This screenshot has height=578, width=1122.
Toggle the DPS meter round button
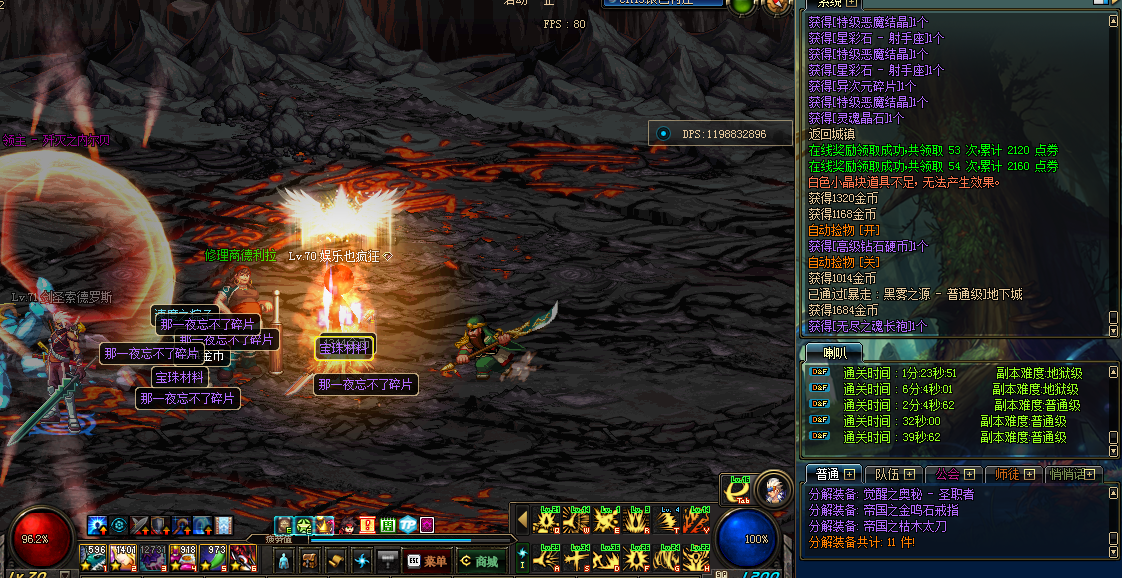point(664,133)
